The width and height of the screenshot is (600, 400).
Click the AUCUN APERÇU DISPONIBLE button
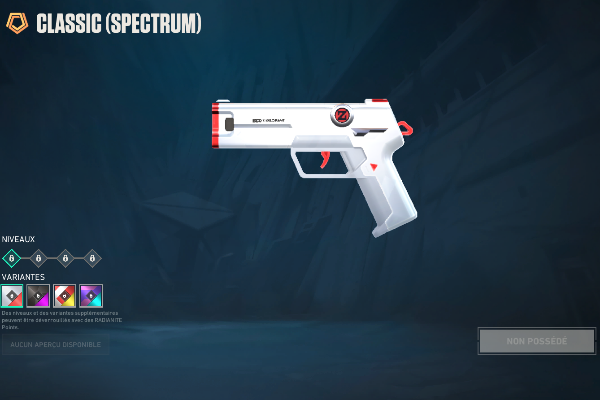(x=55, y=345)
